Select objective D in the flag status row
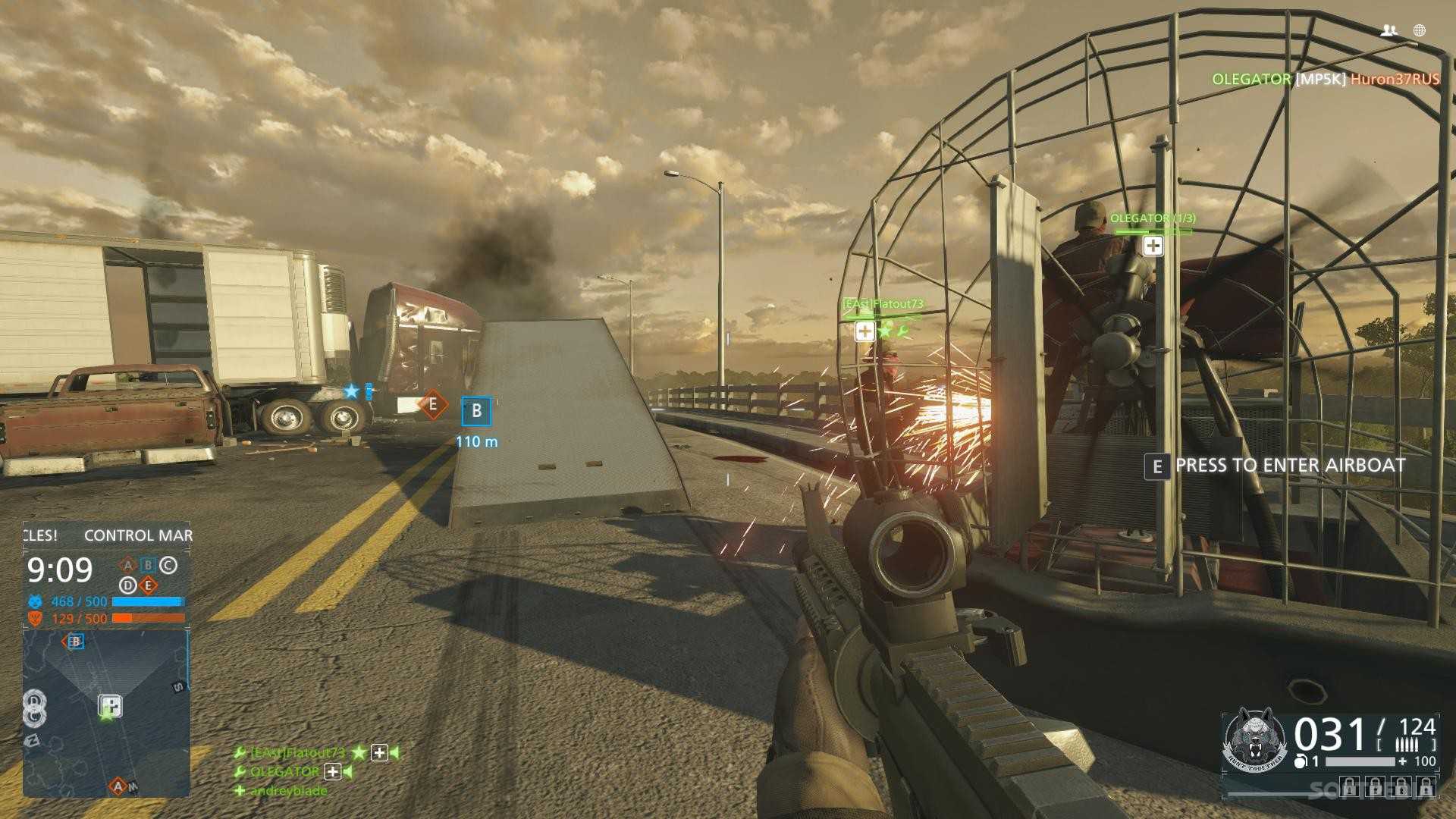 click(127, 585)
